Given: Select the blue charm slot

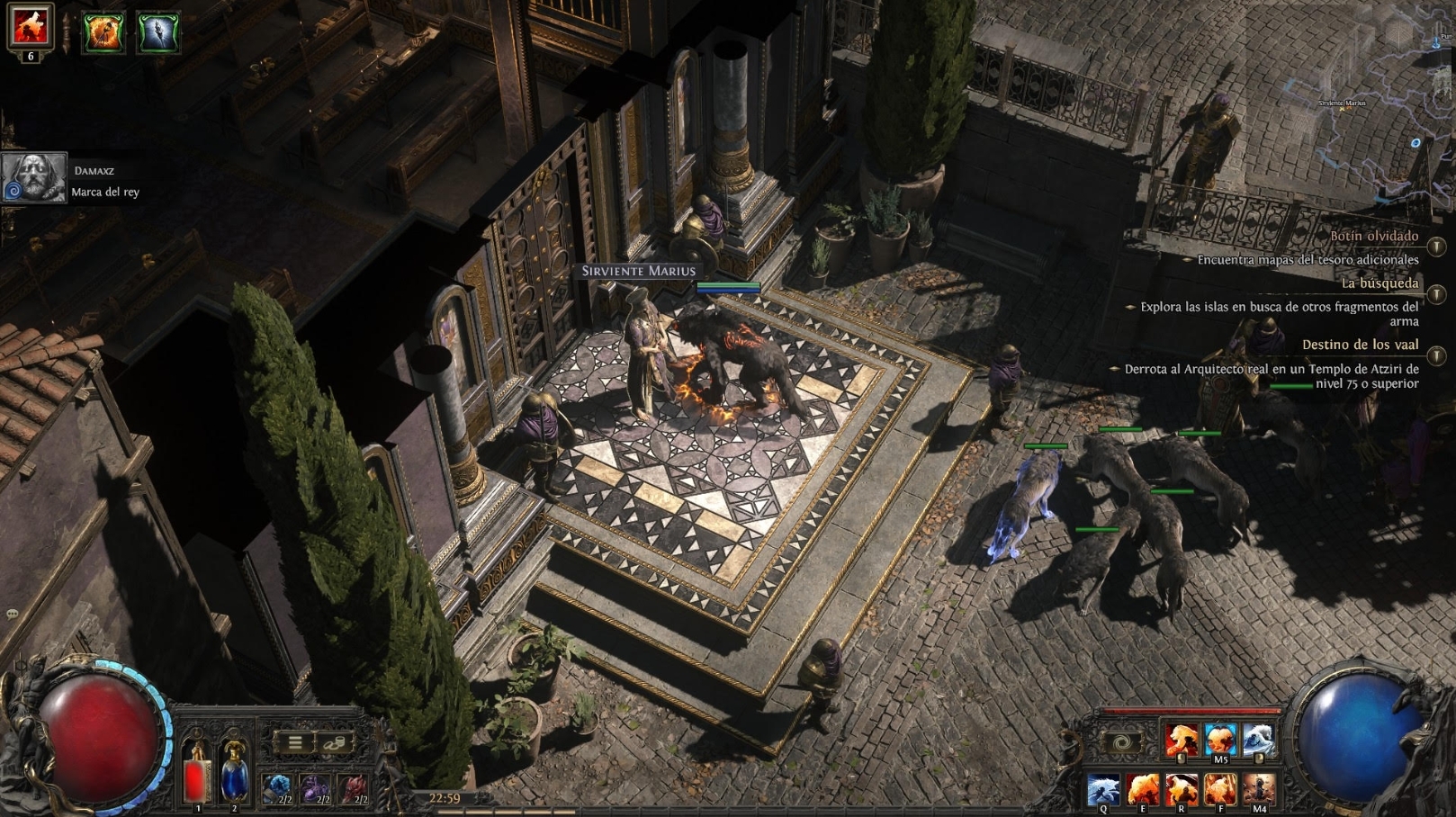Looking at the screenshot, I should pos(277,788).
